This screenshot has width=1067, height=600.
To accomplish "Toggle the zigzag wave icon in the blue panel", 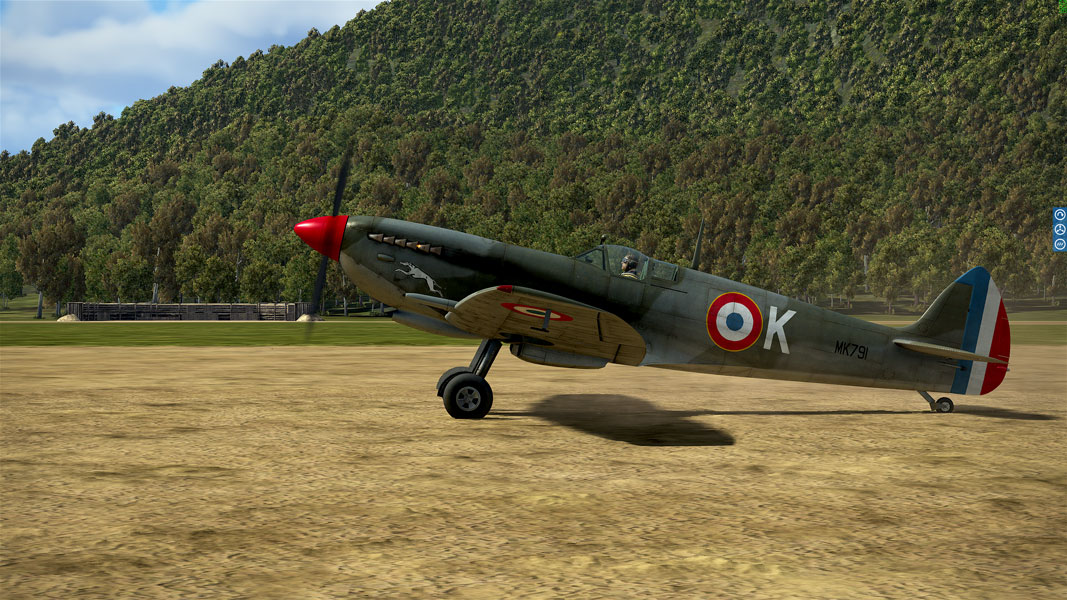I will [1059, 244].
